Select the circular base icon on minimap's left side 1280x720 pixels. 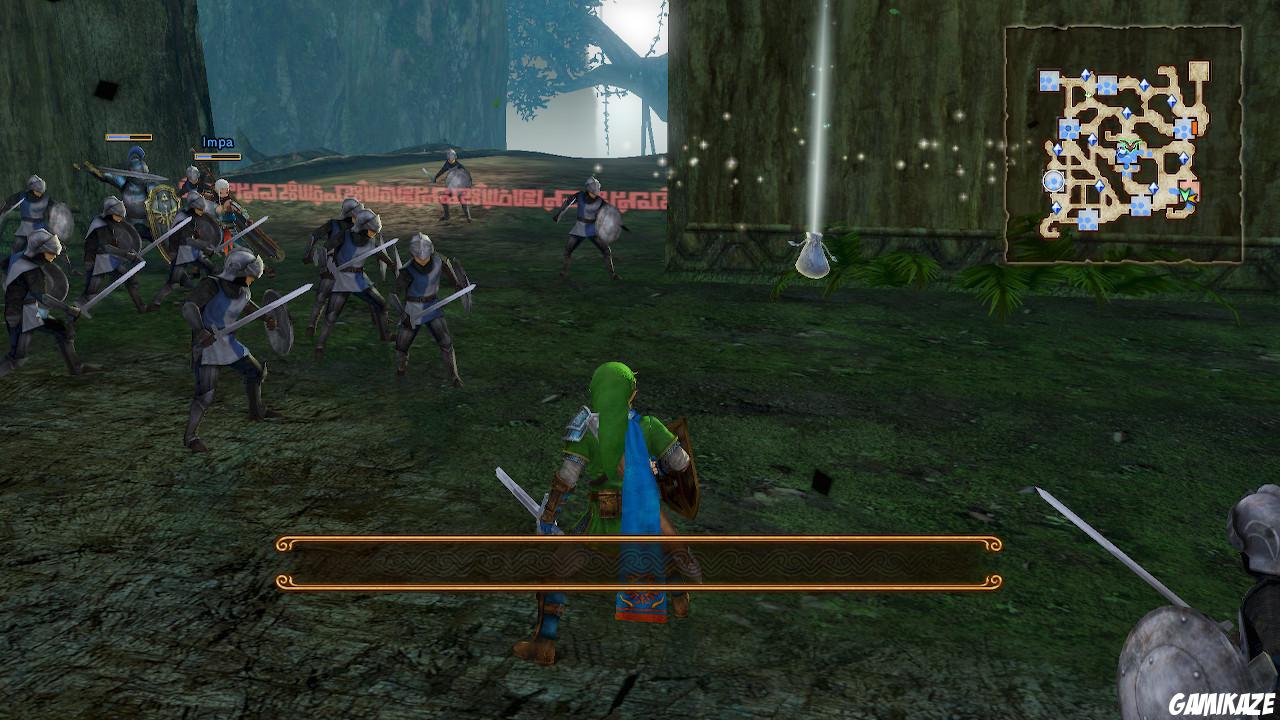tap(1053, 182)
